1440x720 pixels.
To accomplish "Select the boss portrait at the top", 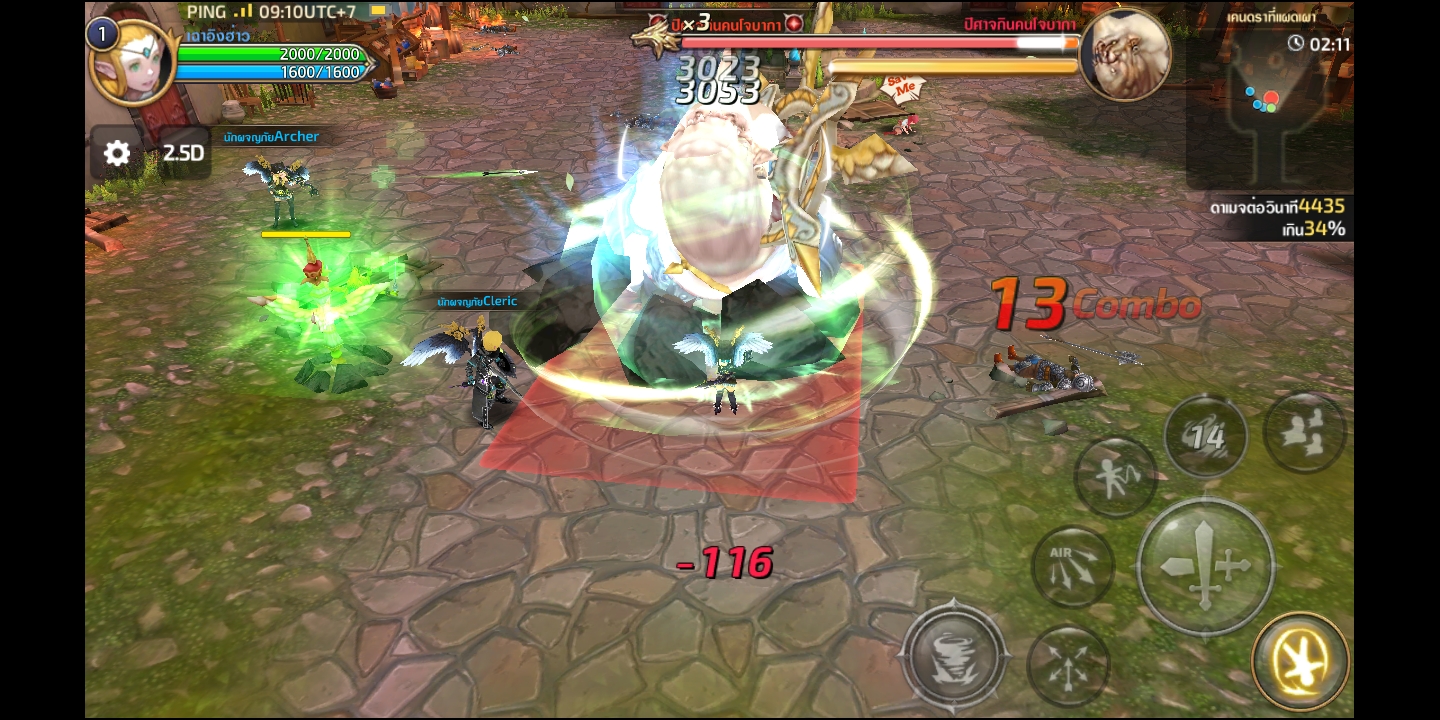I will click(x=1125, y=55).
